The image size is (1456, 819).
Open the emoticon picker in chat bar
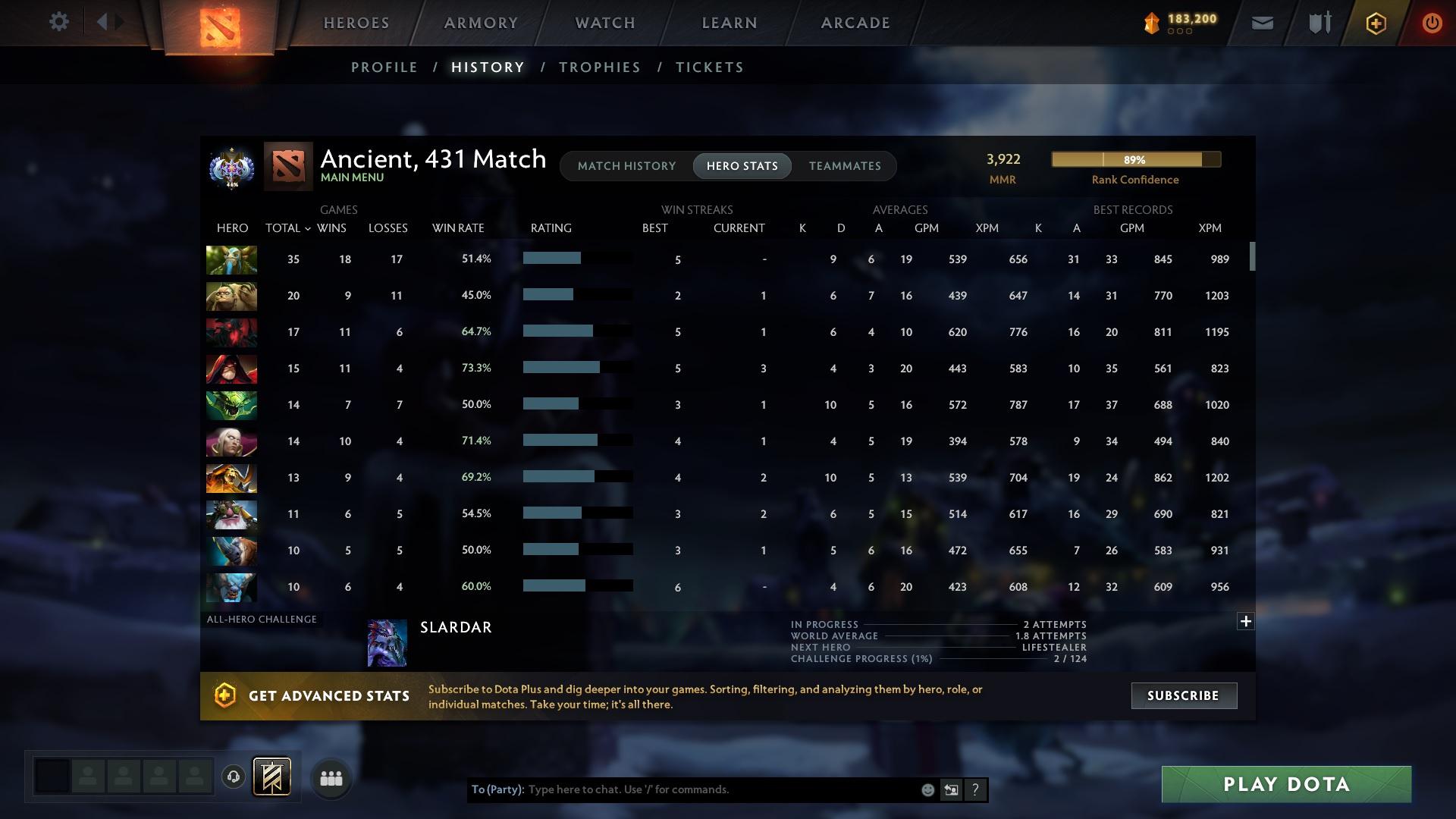point(927,789)
